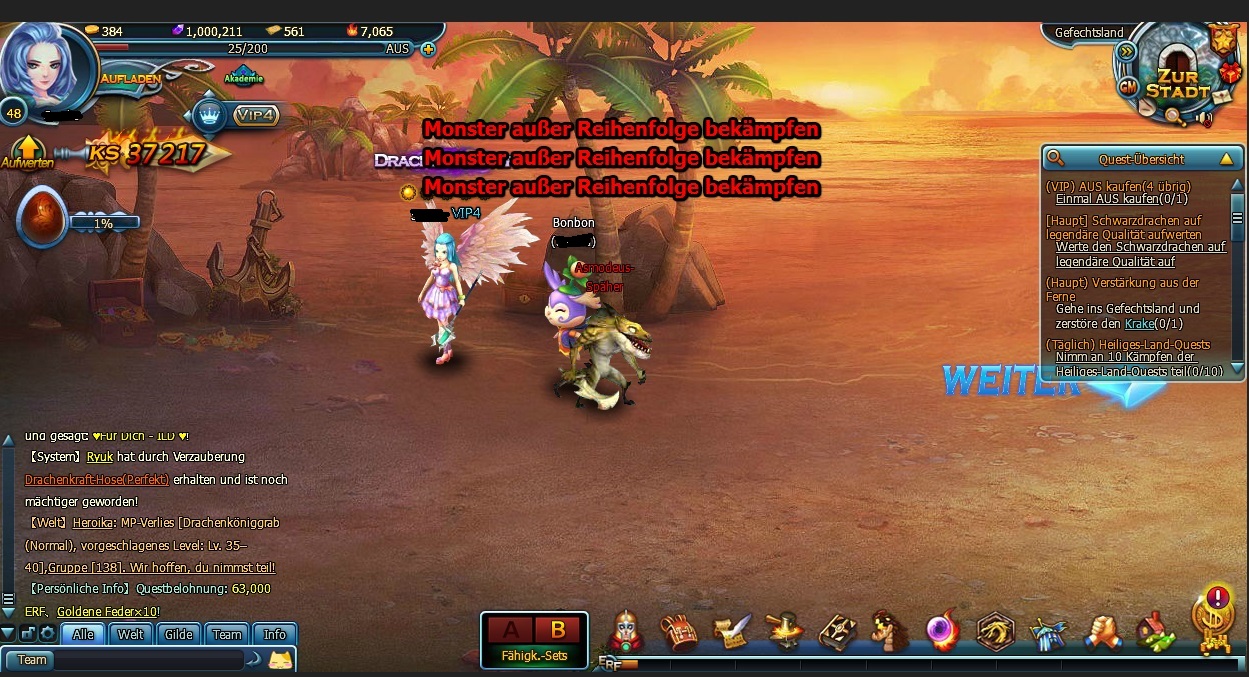
Task: Open the GM support button
Action: click(1128, 87)
